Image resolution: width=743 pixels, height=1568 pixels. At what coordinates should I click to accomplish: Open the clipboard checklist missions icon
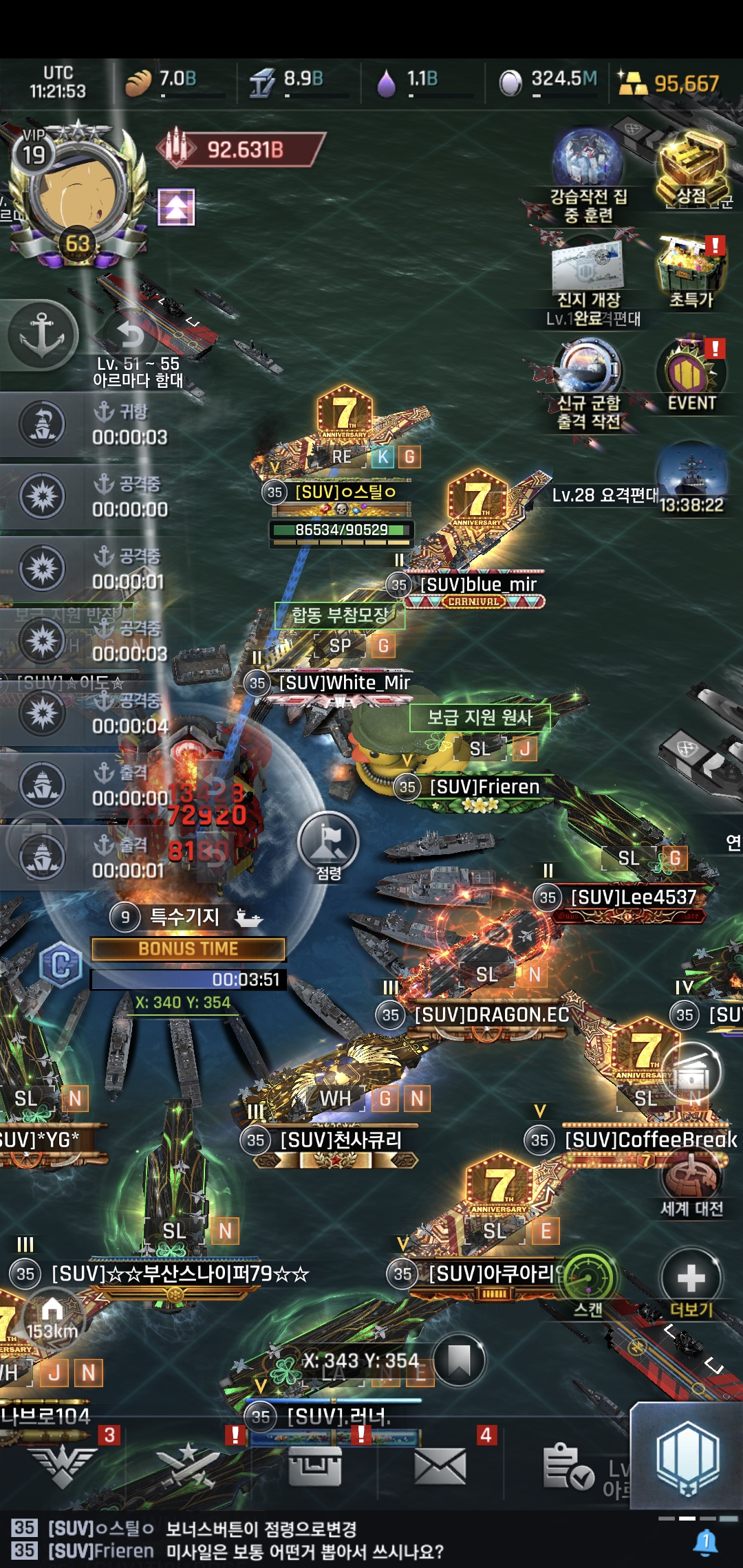coord(568,1466)
